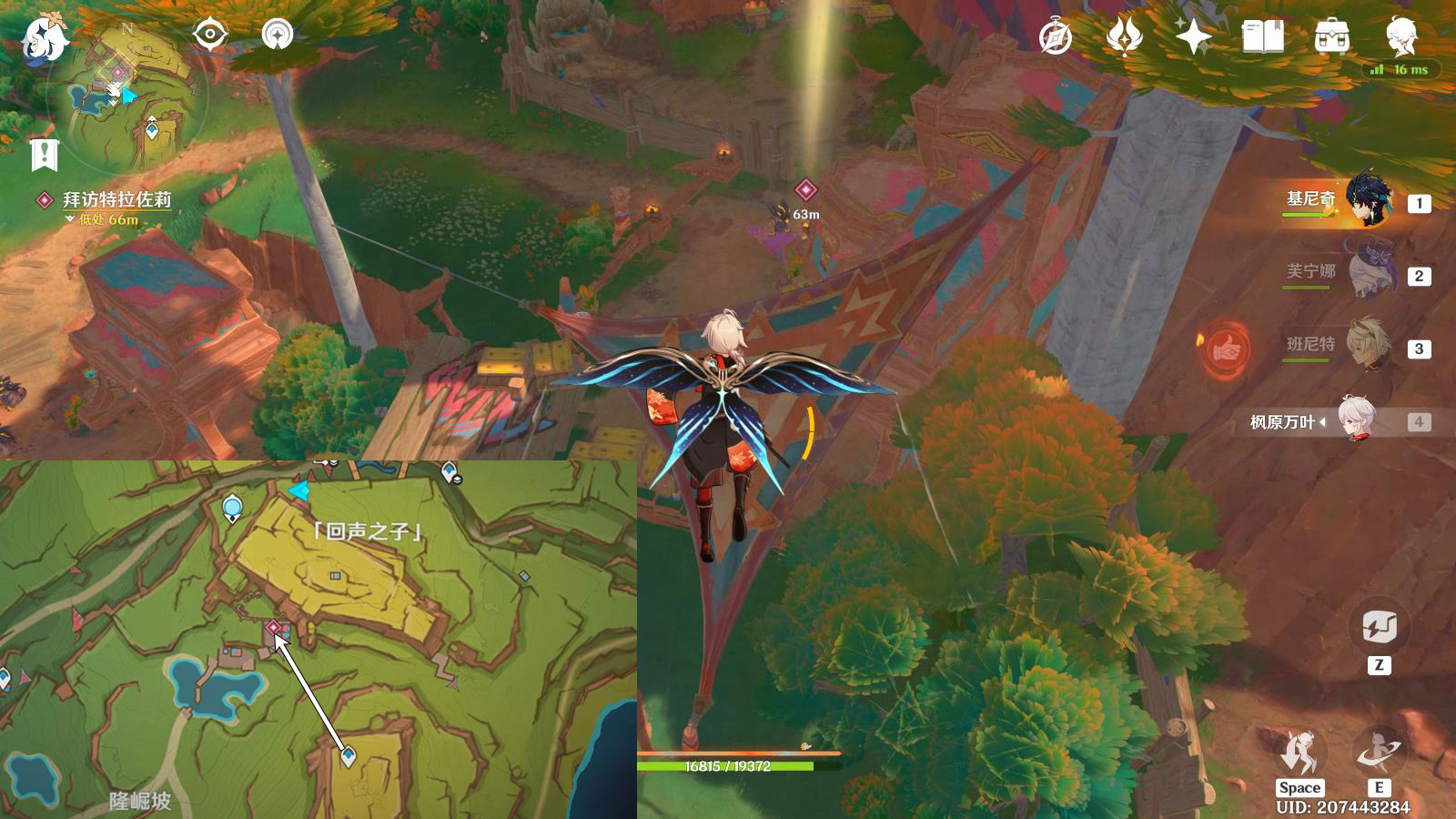Select the 拜访特拉佐莉 quest tracker
The image size is (1456, 819).
(x=116, y=200)
